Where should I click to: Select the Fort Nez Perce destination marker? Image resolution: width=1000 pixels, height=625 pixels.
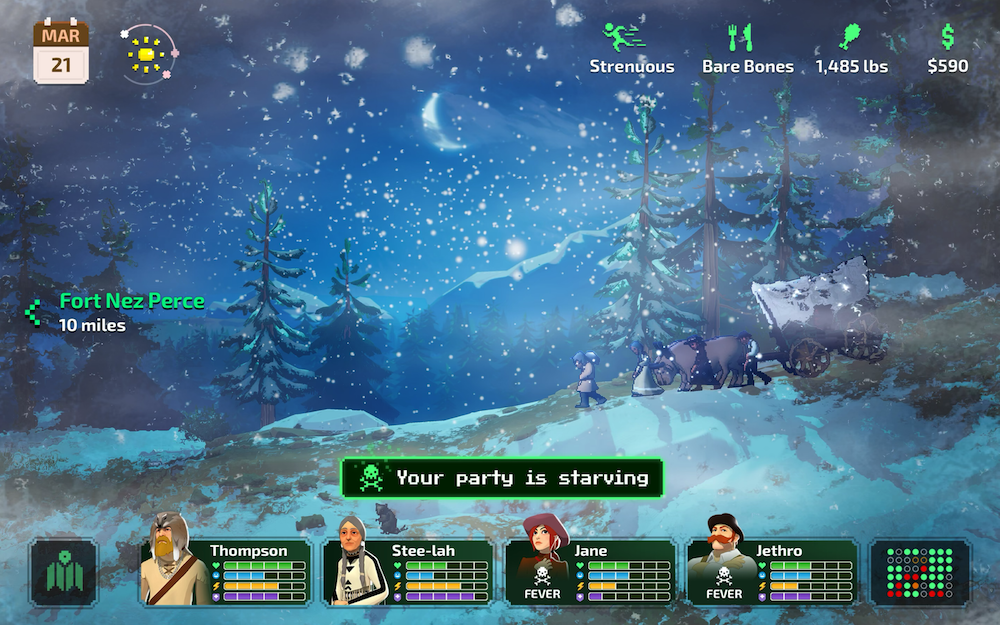[118, 312]
